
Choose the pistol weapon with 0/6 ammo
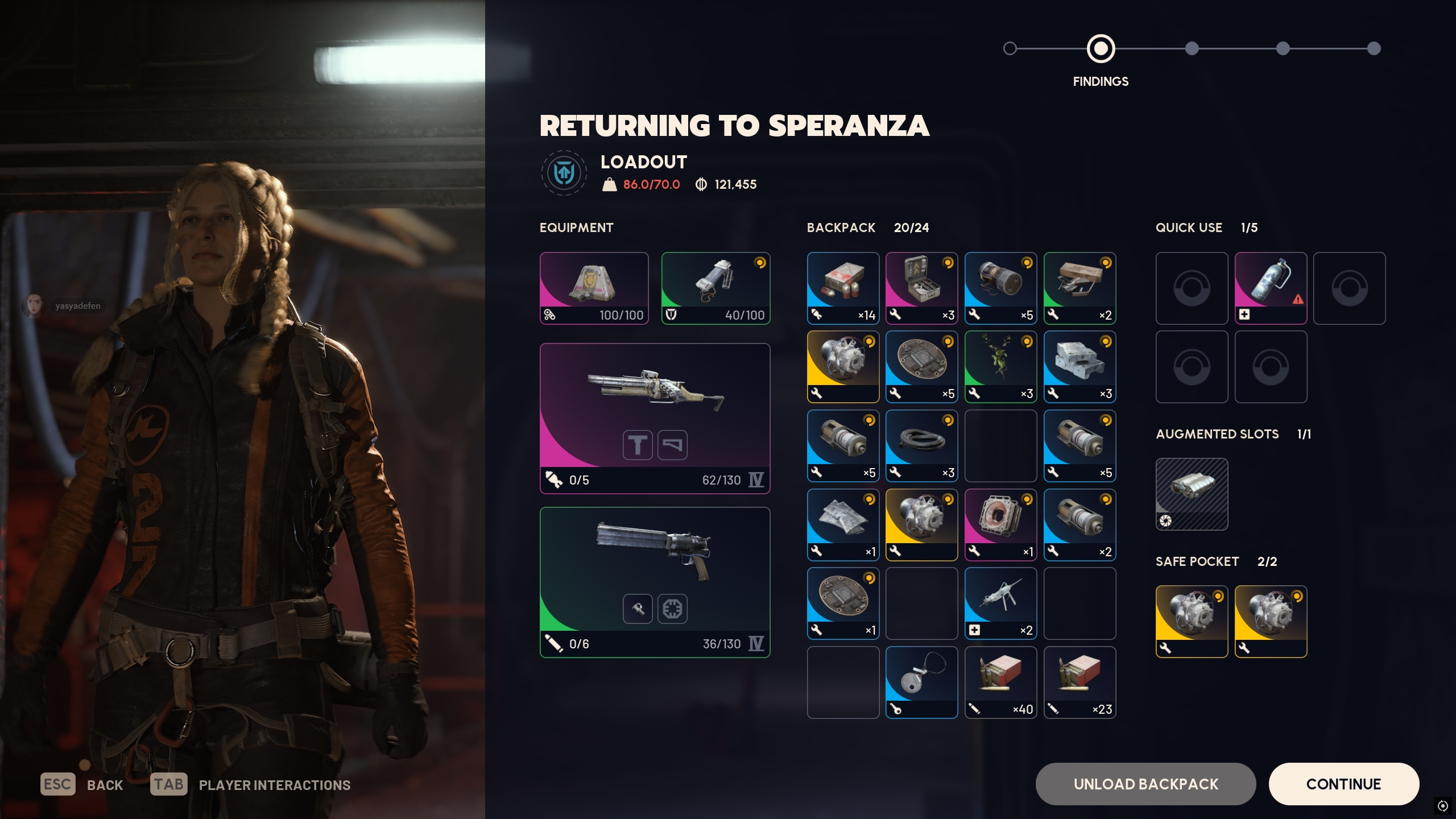(x=655, y=581)
